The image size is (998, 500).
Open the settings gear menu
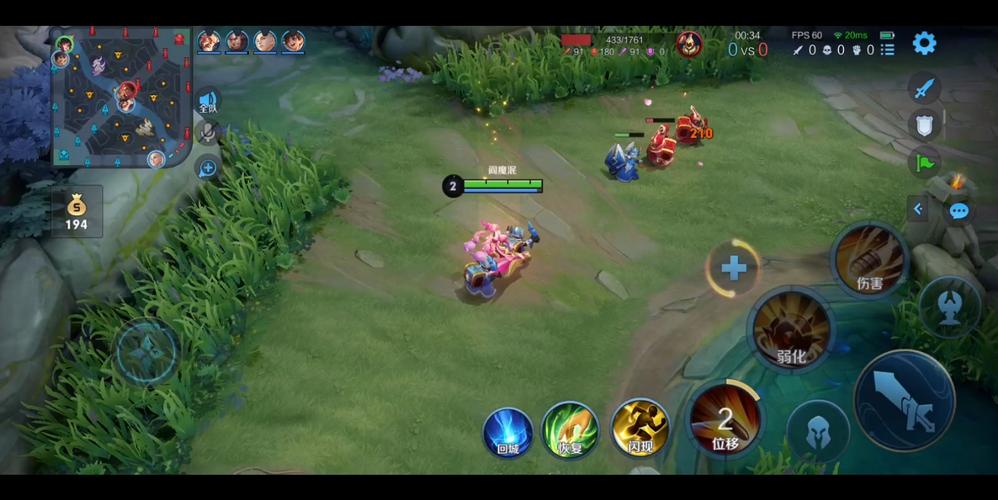[924, 43]
